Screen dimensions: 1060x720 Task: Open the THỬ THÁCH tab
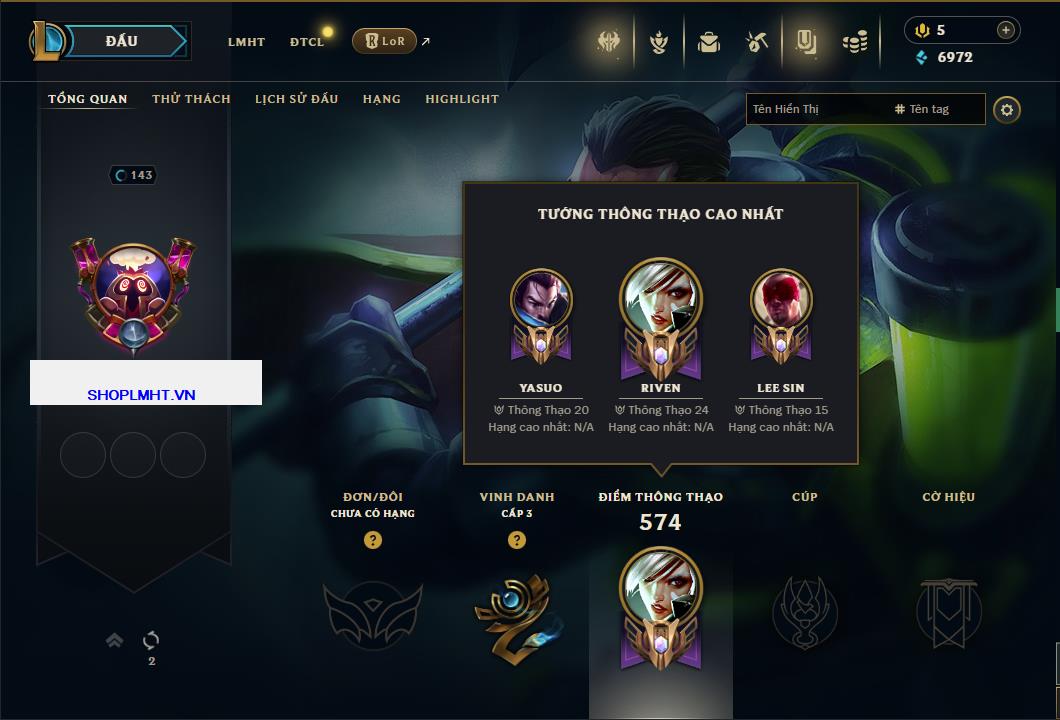[191, 99]
